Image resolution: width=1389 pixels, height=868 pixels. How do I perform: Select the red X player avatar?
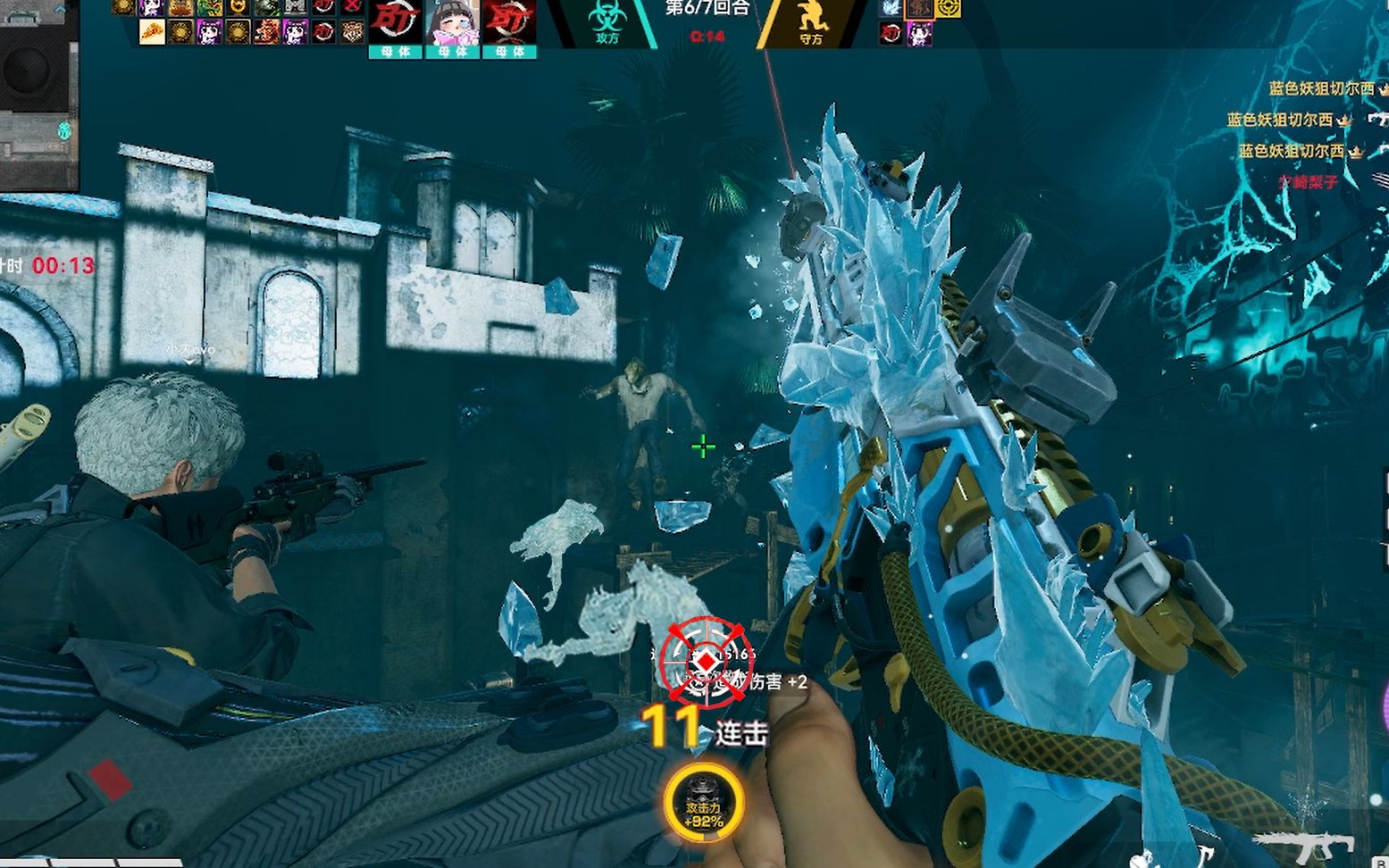[353, 7]
